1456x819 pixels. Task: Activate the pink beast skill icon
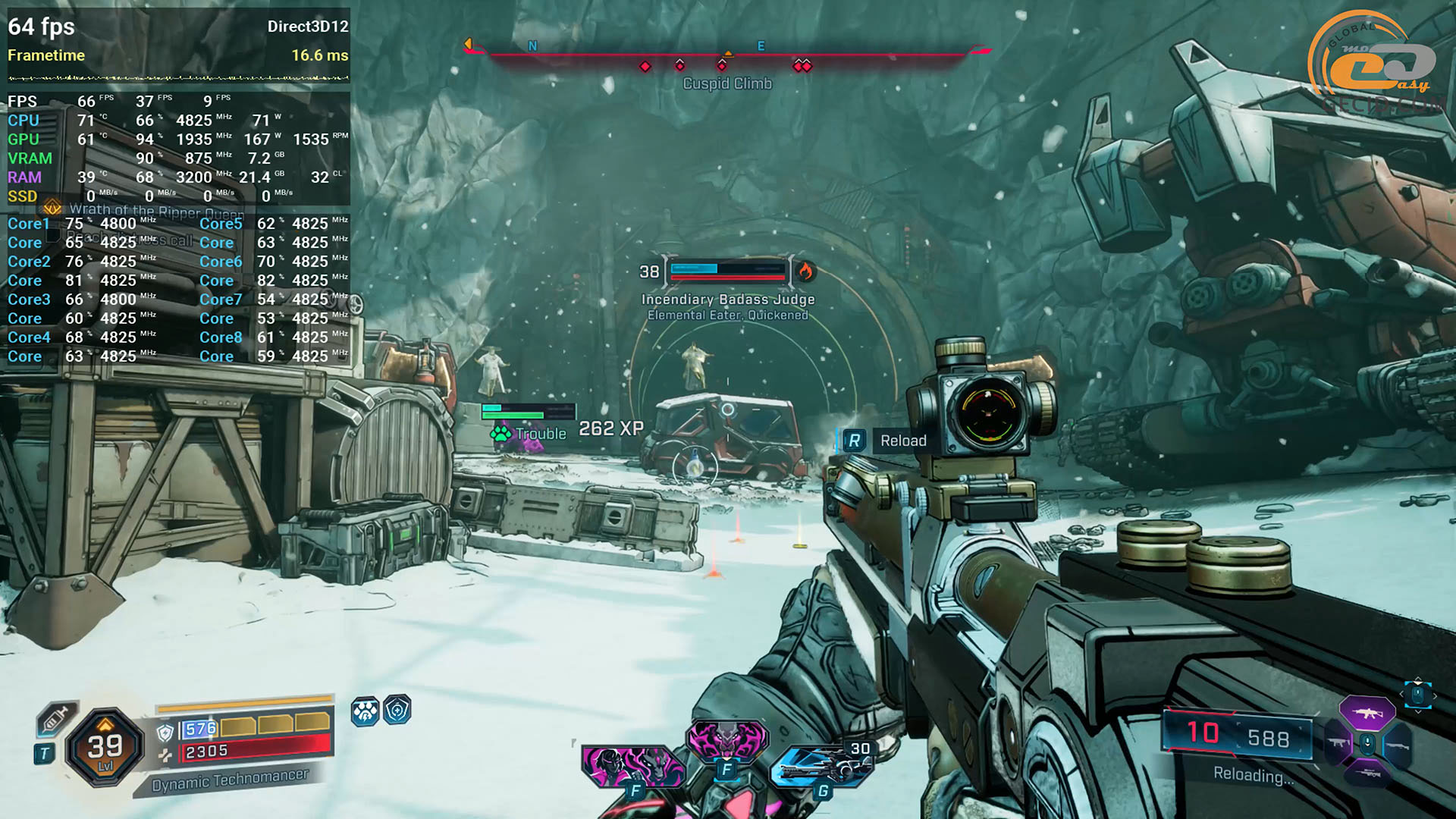[x=726, y=738]
